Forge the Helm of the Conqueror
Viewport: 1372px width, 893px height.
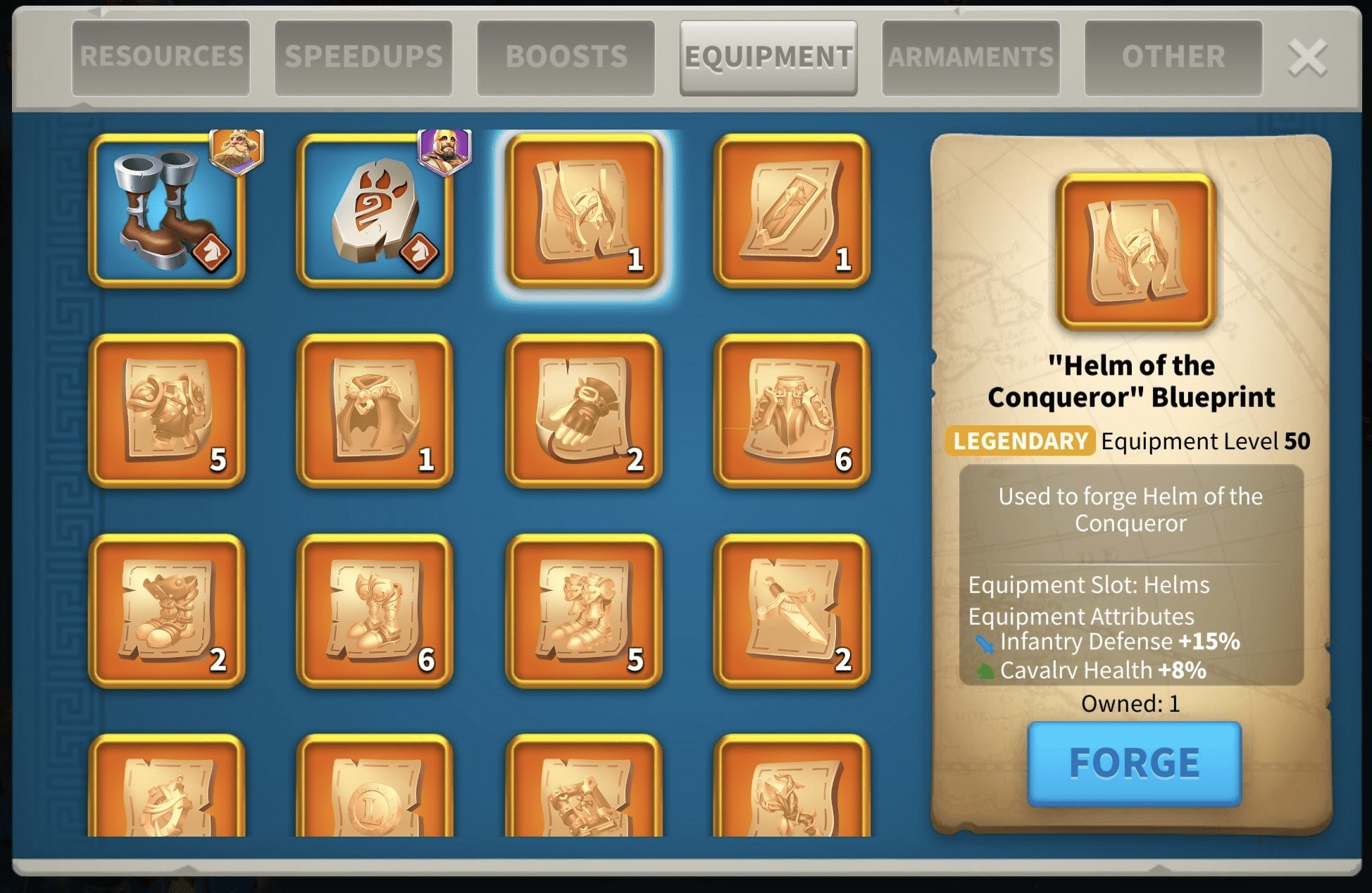tap(1134, 763)
